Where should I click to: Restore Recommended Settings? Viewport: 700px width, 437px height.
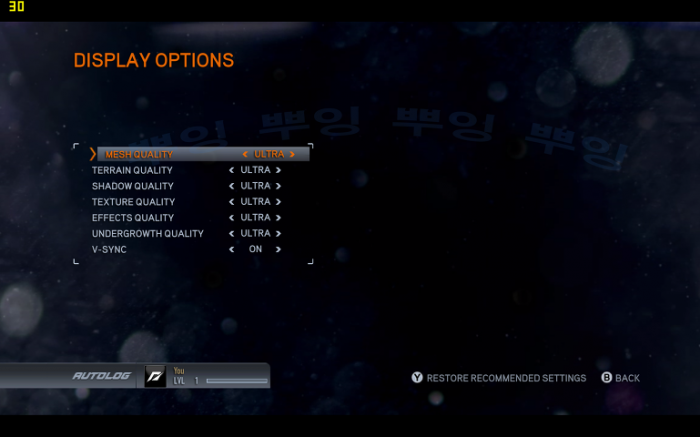tap(498, 378)
